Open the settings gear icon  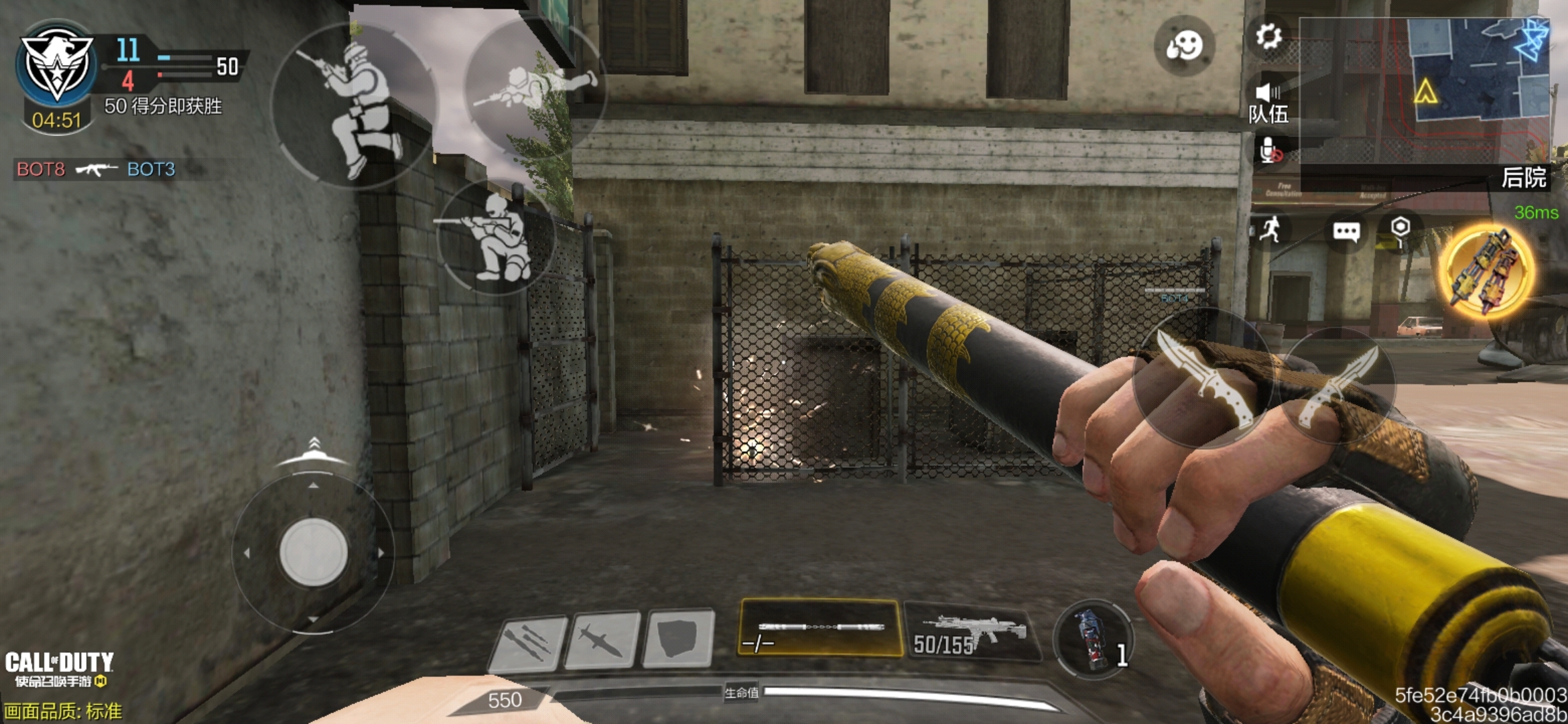(1268, 36)
